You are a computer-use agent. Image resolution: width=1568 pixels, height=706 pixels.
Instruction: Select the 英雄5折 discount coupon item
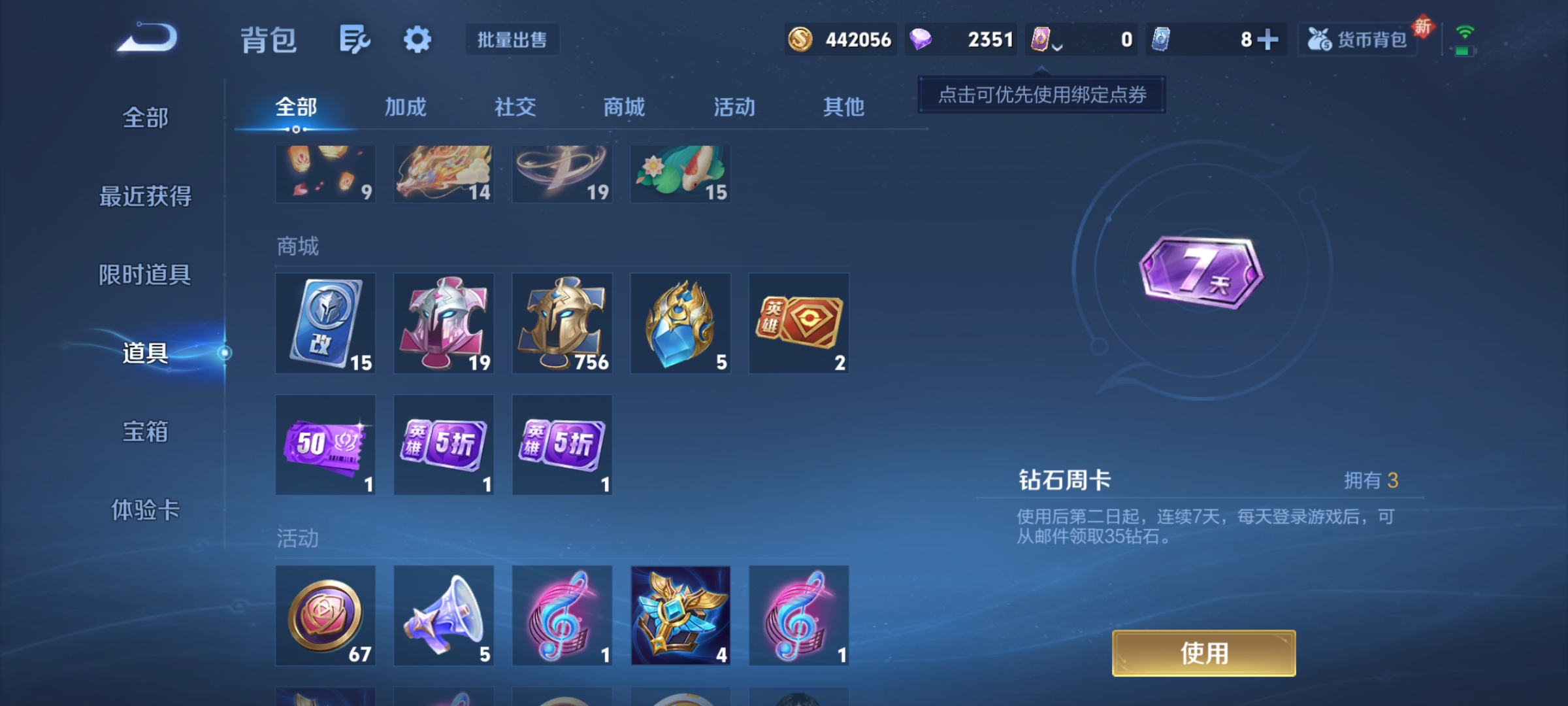pyautogui.click(x=444, y=445)
